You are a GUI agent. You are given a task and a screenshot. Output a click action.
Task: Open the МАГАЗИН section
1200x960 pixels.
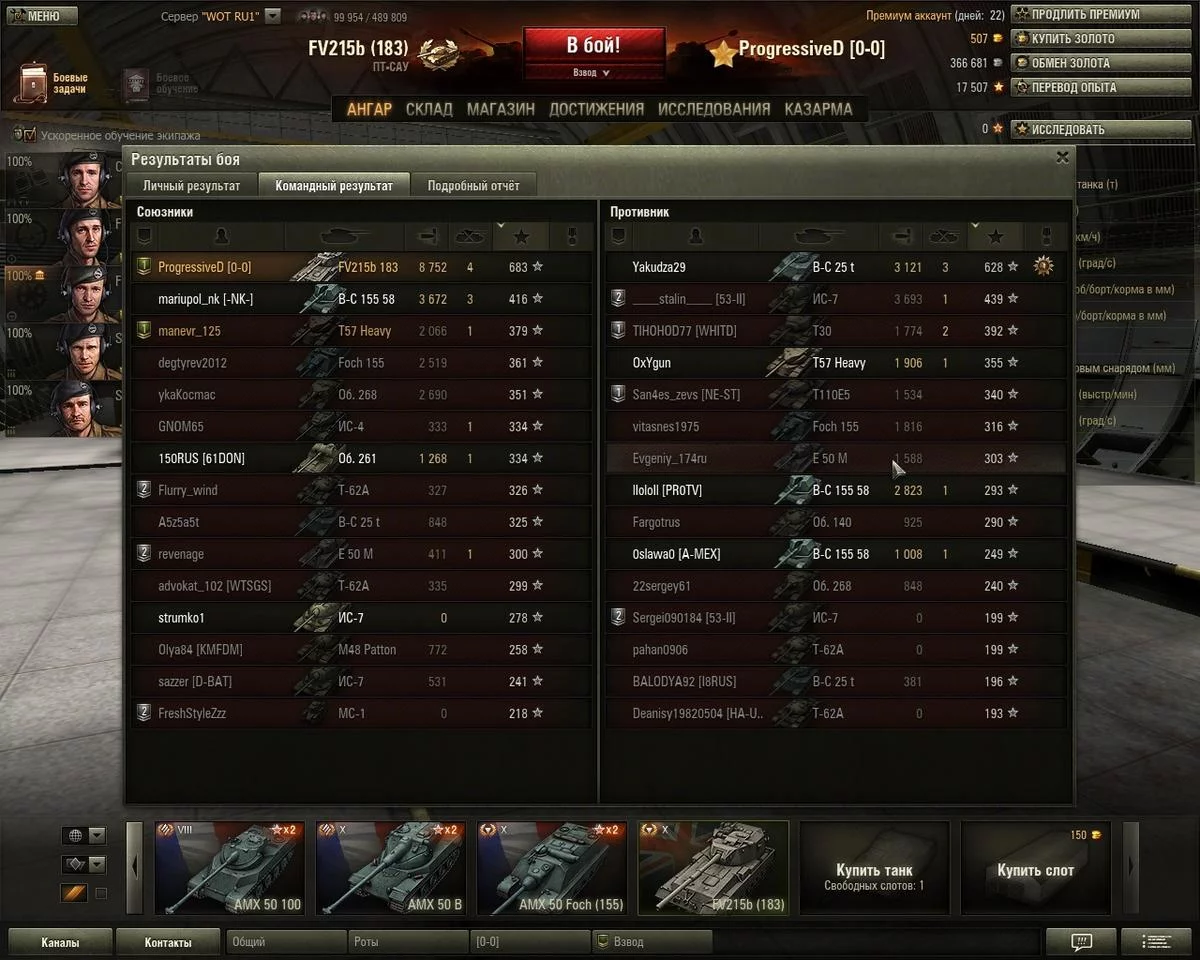pyautogui.click(x=500, y=109)
